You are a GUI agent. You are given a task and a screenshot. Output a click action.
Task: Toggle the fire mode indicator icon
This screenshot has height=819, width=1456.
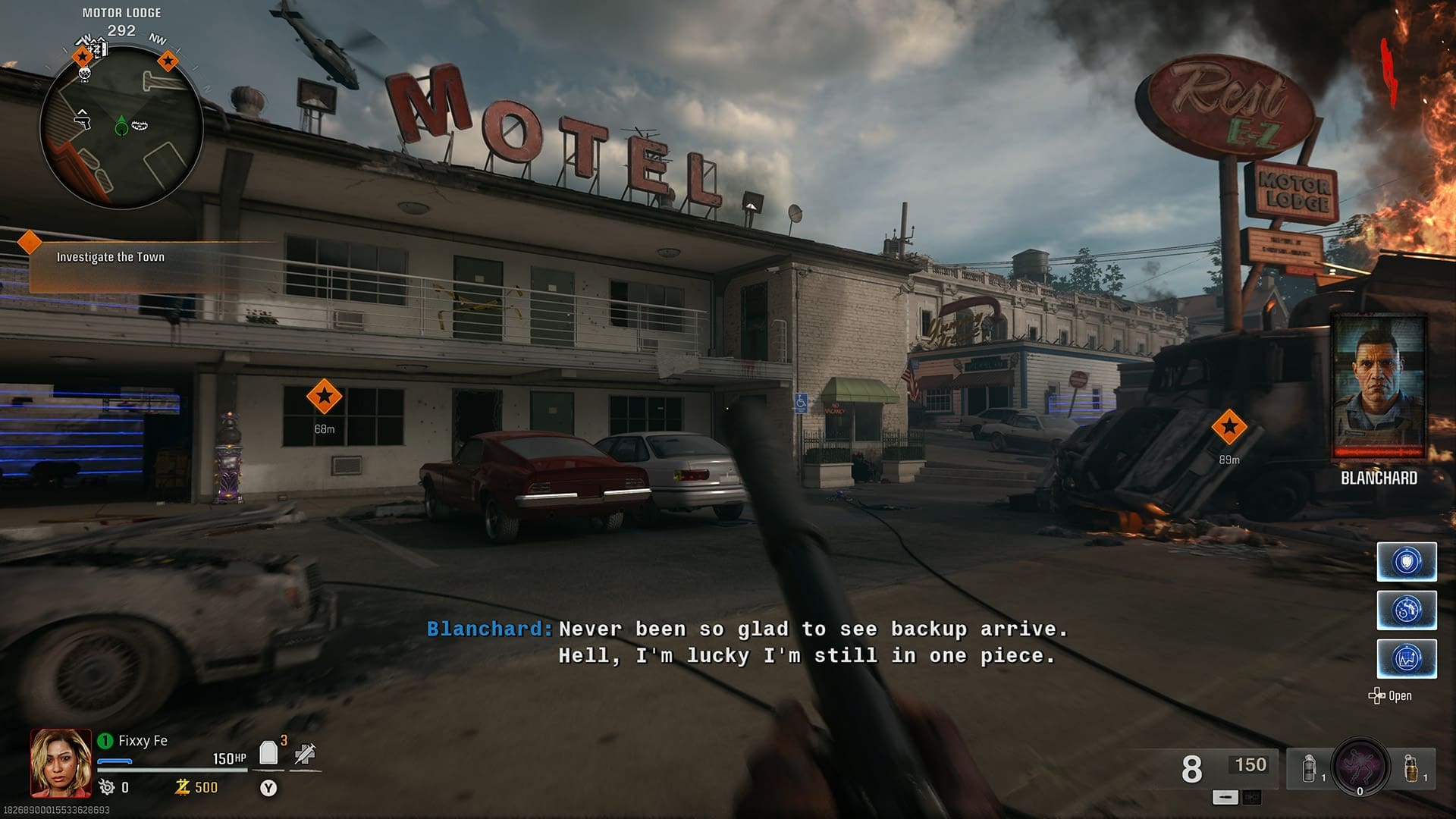click(x=1253, y=798)
